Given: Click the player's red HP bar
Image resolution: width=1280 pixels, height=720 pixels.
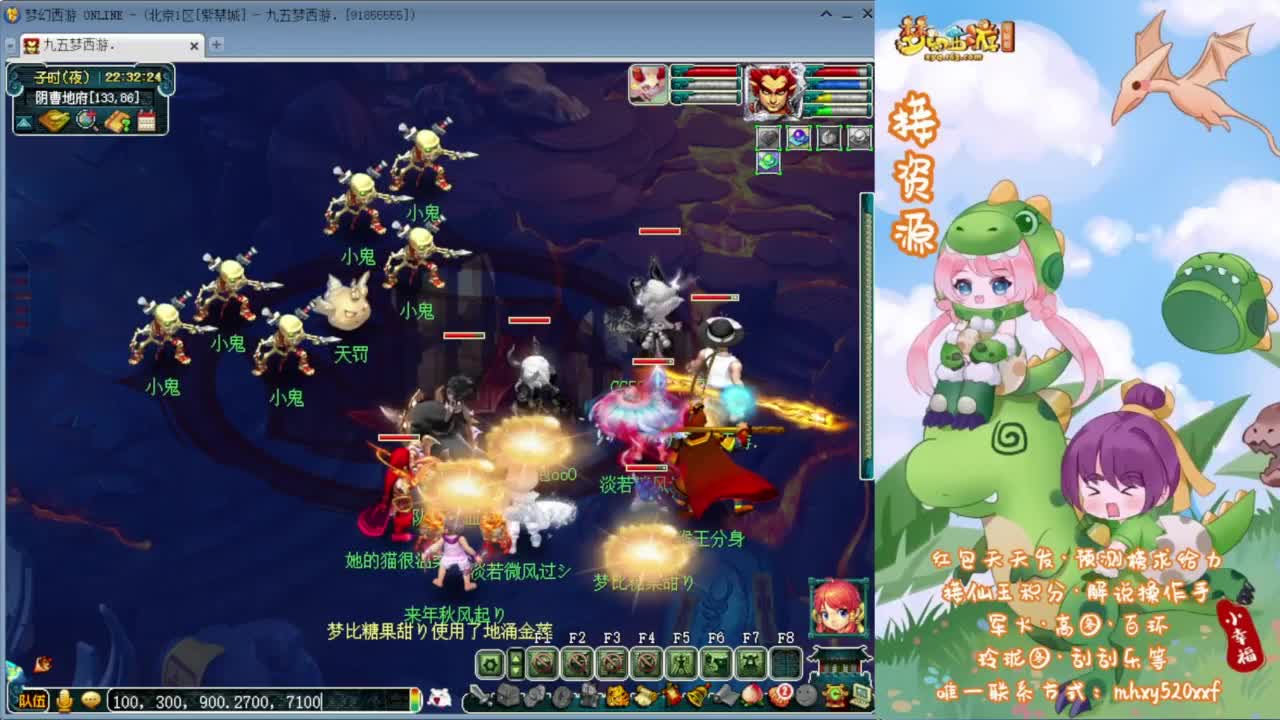Looking at the screenshot, I should tap(837, 71).
